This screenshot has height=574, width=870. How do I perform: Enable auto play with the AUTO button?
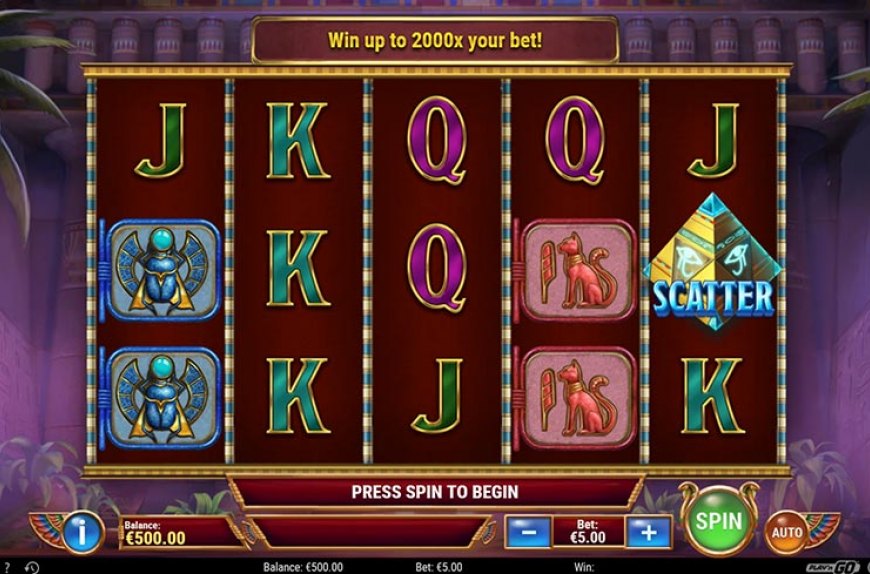[x=786, y=532]
